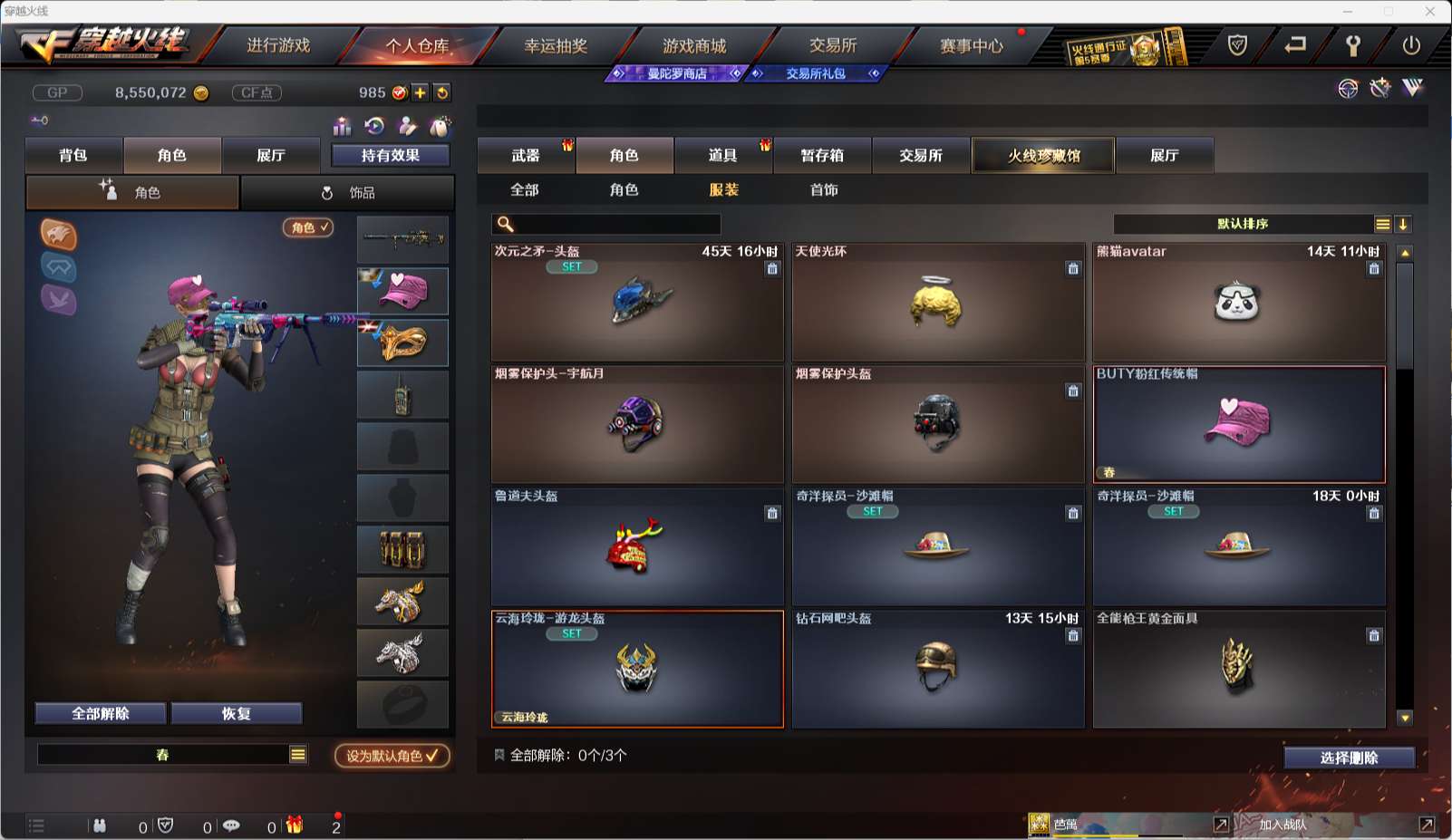Image resolution: width=1452 pixels, height=840 pixels.
Task: Open the pet icon on the character preview
Action: [59, 237]
